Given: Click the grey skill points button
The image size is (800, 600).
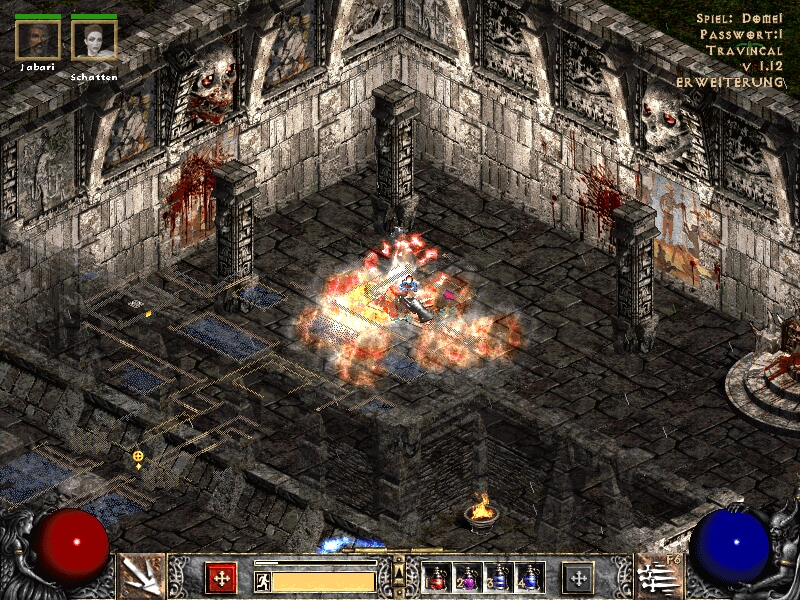Looking at the screenshot, I should point(577,578).
